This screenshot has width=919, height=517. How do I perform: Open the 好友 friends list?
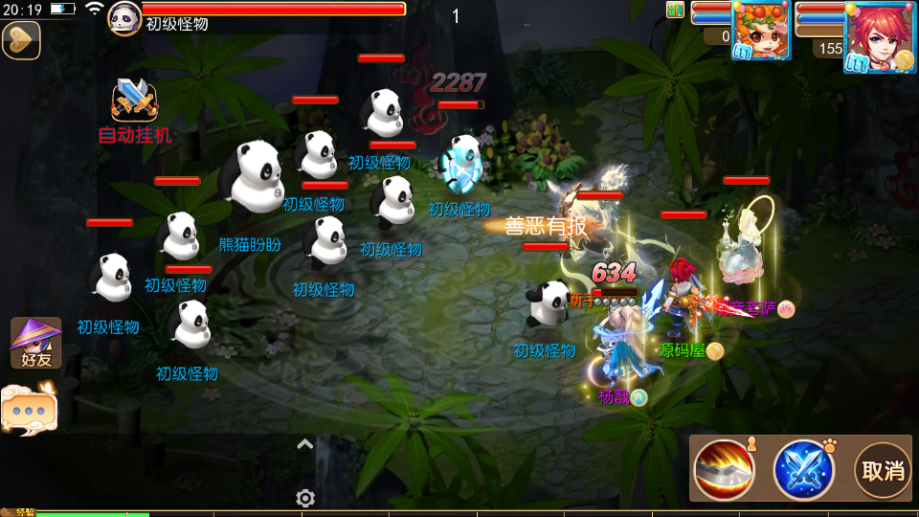click(36, 343)
